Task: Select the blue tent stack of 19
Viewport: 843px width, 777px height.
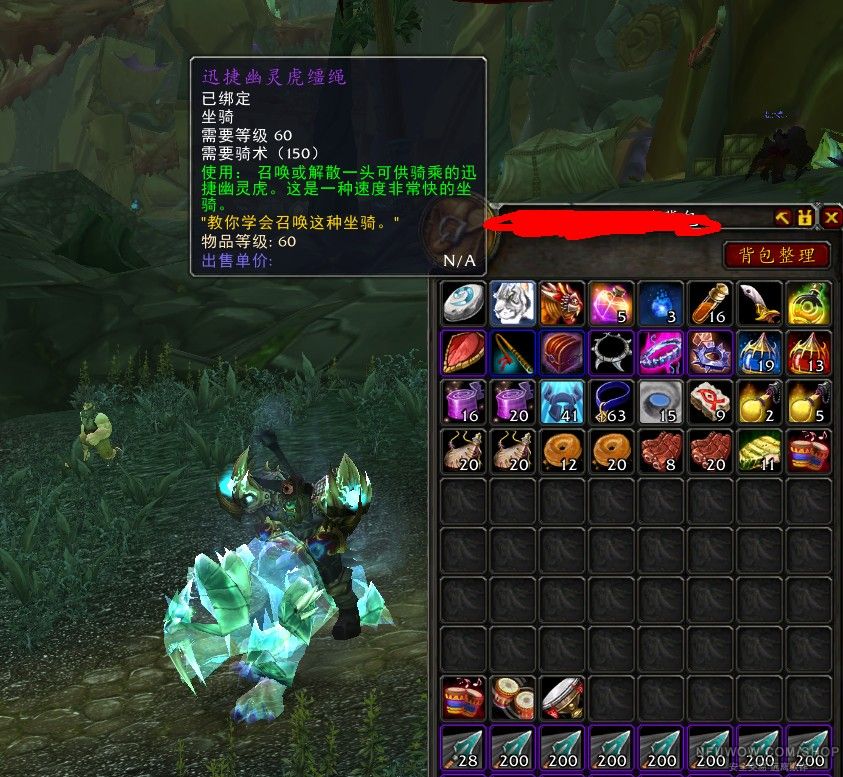Action: click(760, 353)
